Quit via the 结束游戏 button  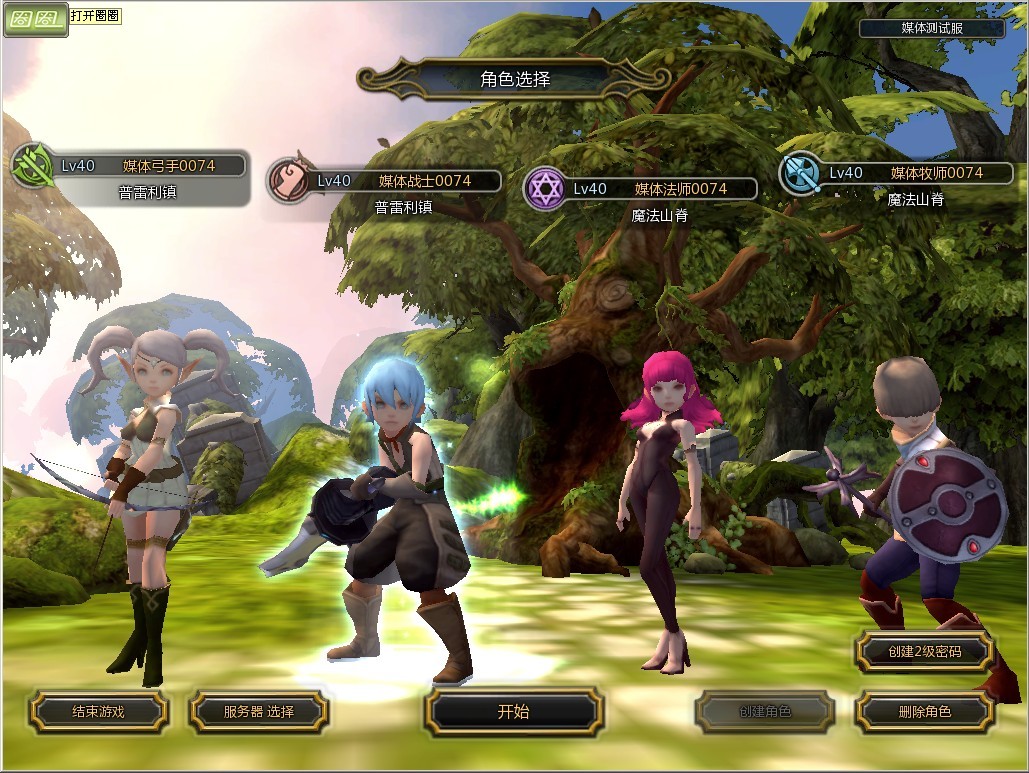pyautogui.click(x=98, y=712)
